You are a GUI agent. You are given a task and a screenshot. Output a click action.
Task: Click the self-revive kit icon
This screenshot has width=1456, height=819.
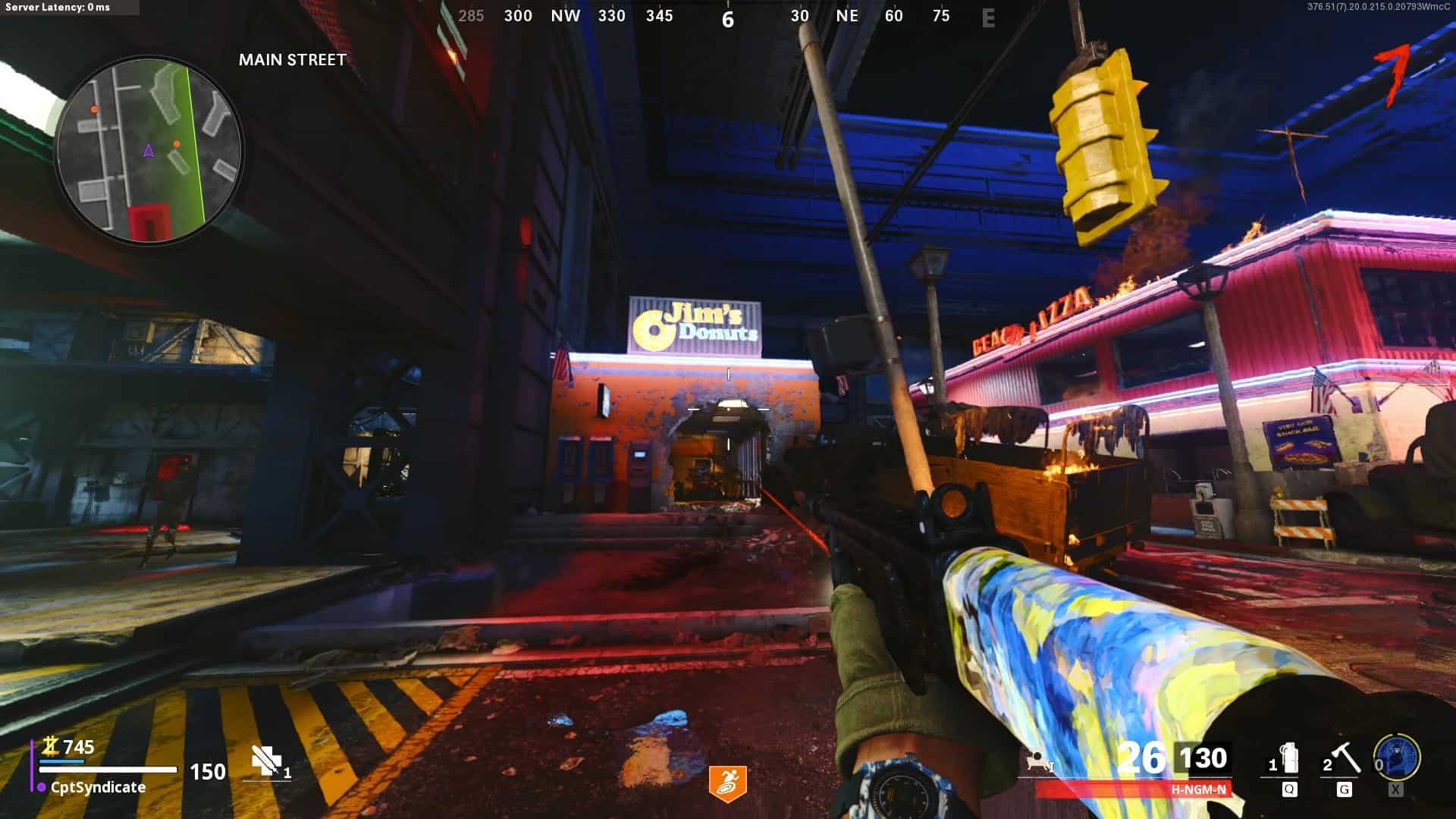(265, 761)
